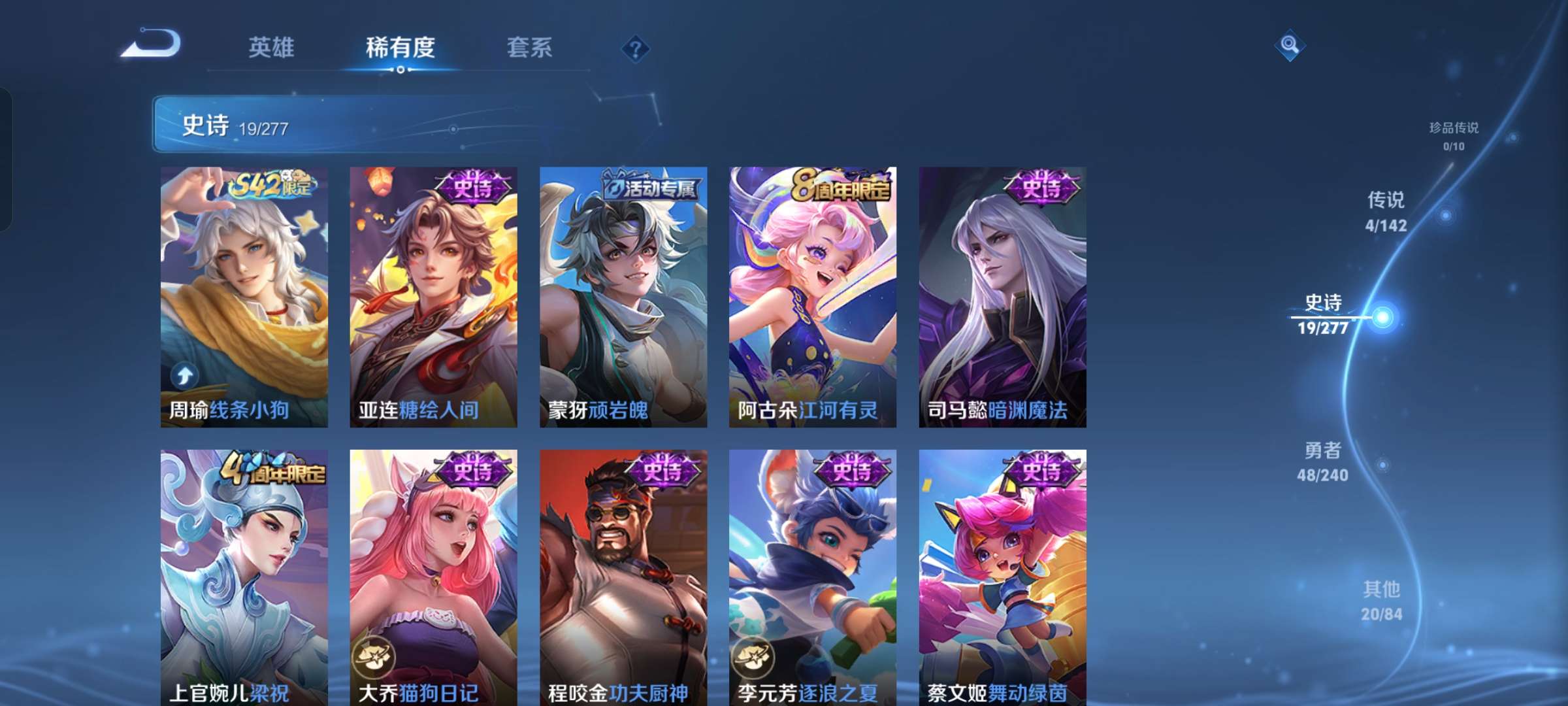Viewport: 1568px width, 706px height.
Task: Click the question mark help icon
Action: (x=636, y=47)
